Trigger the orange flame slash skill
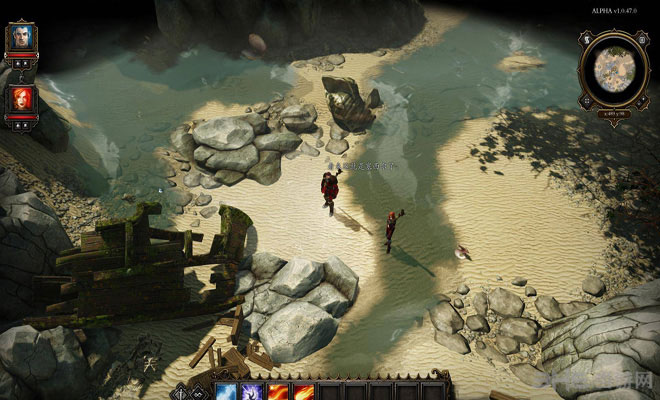The image size is (660, 400). (303, 390)
